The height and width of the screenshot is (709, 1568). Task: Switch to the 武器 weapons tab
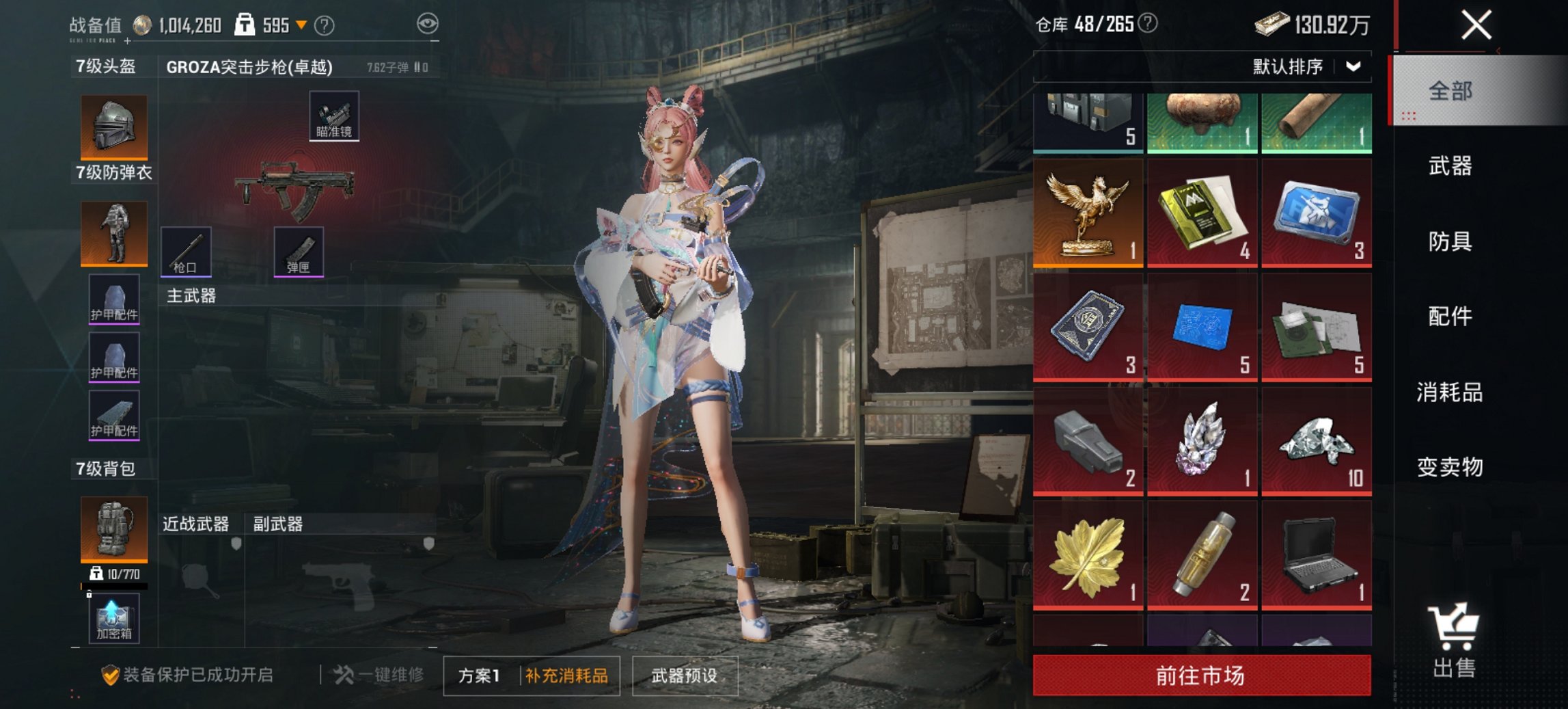coord(1452,166)
